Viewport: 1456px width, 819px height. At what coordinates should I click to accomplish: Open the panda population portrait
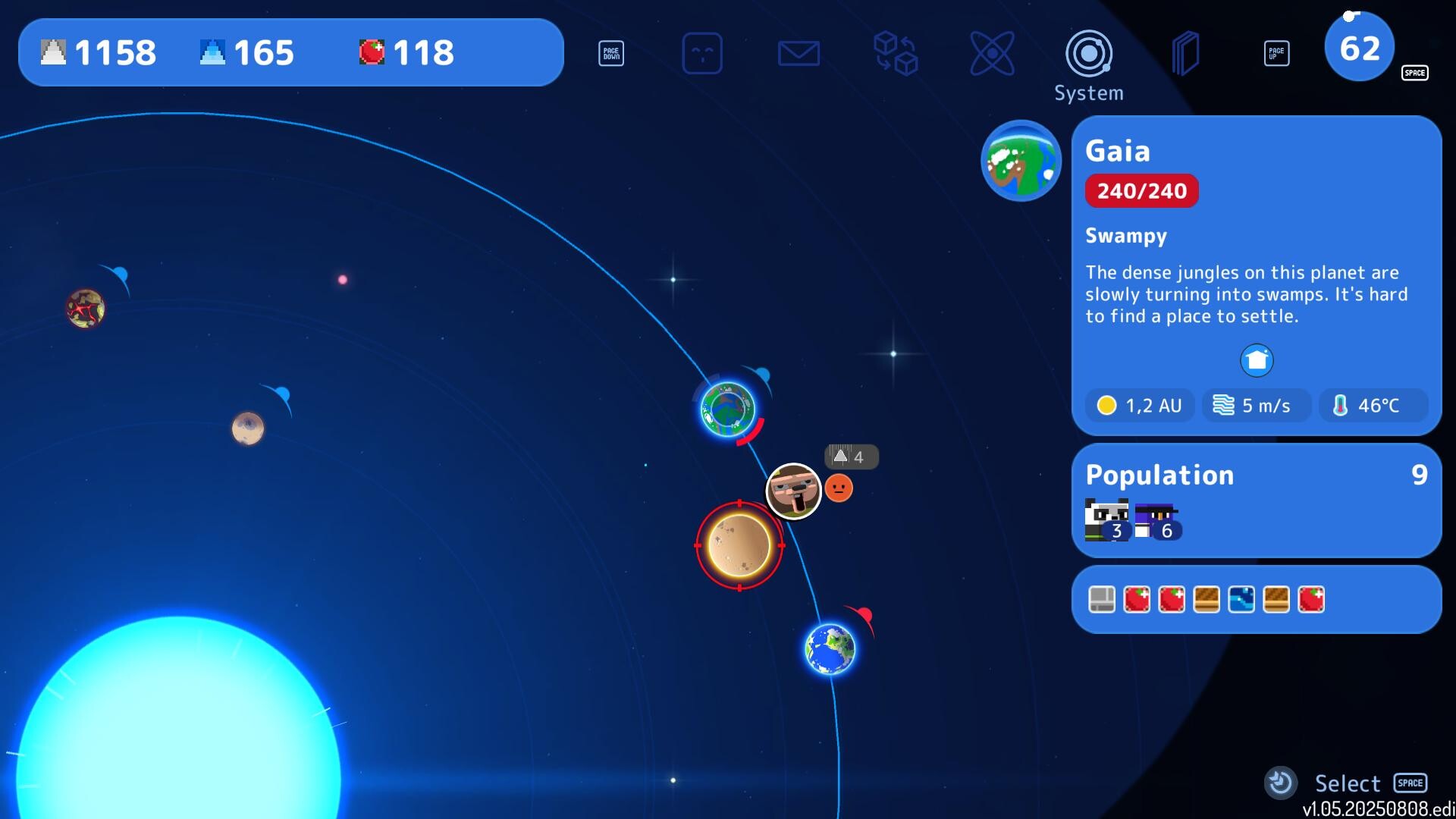point(1106,517)
